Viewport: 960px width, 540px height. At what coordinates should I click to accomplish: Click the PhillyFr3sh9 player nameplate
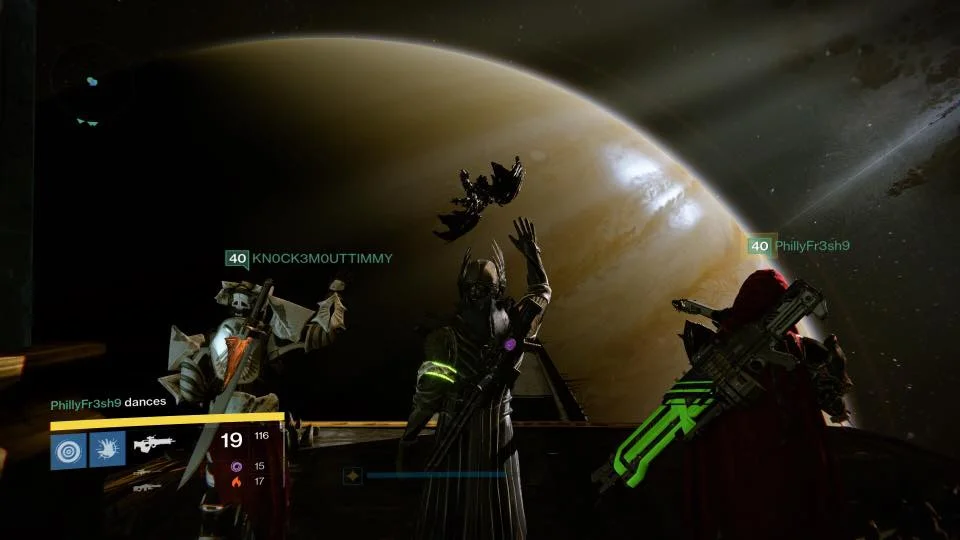(798, 245)
